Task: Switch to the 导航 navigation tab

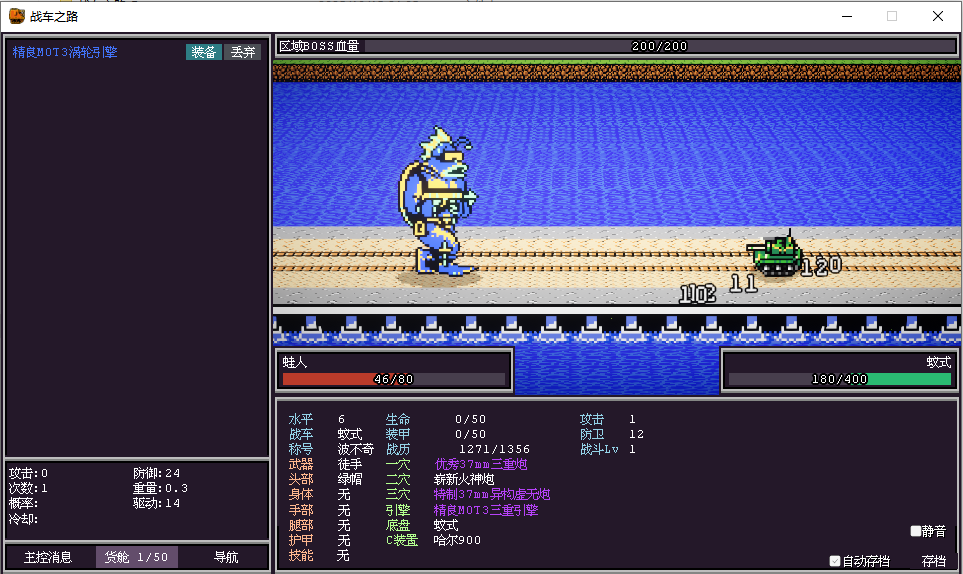Action: pos(226,557)
